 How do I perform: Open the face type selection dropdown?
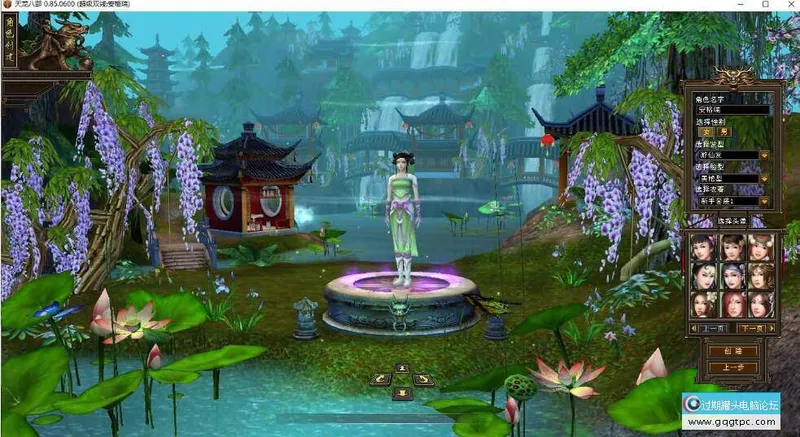764,178
